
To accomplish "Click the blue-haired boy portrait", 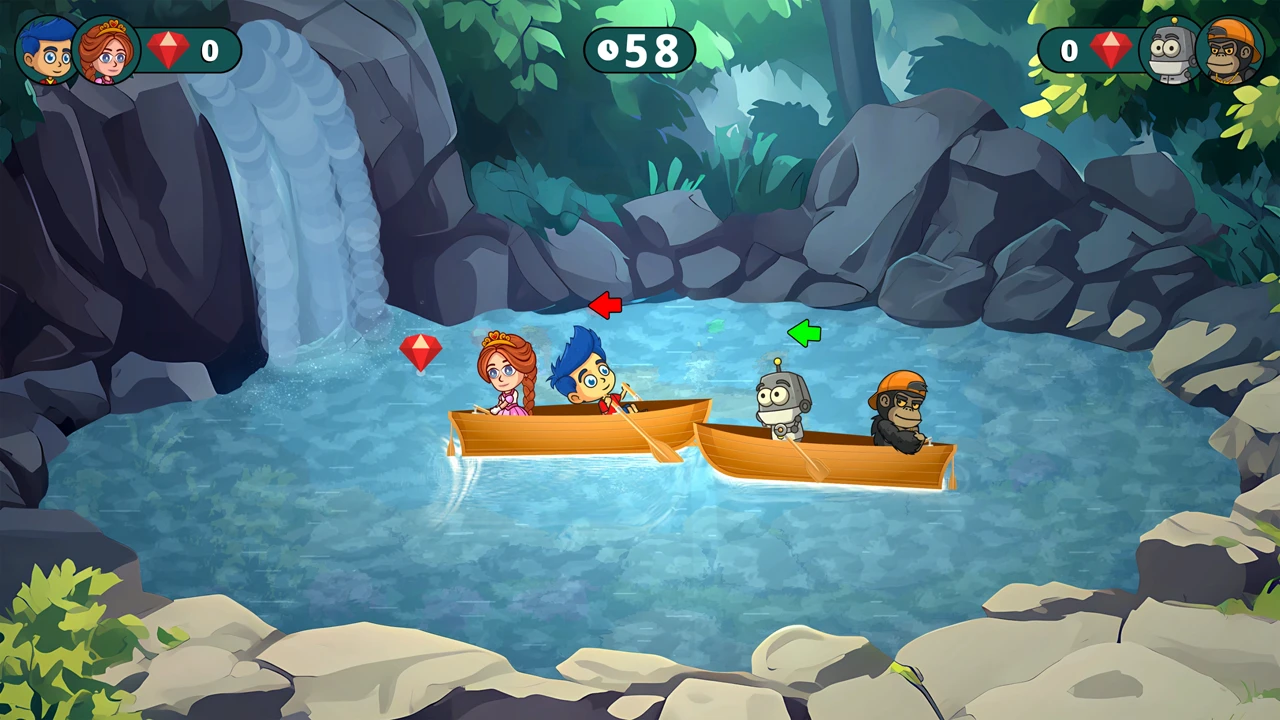I will click(x=45, y=50).
